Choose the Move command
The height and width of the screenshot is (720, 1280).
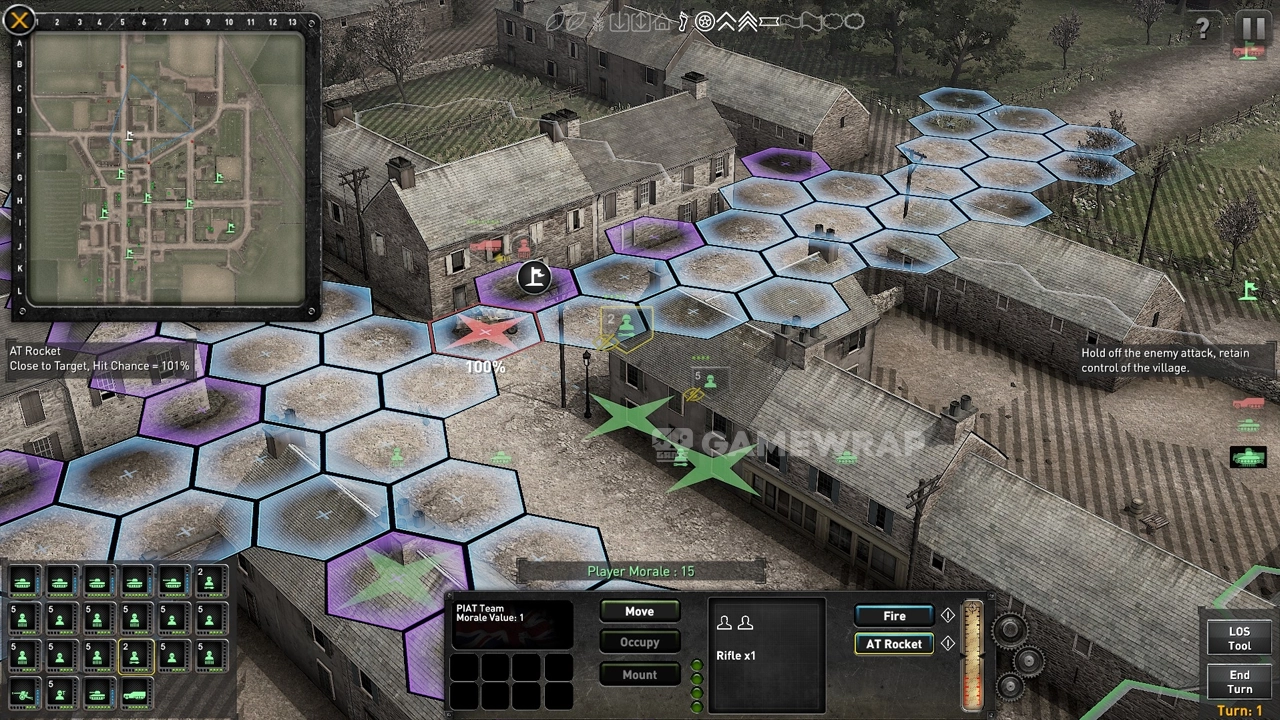[x=639, y=612]
